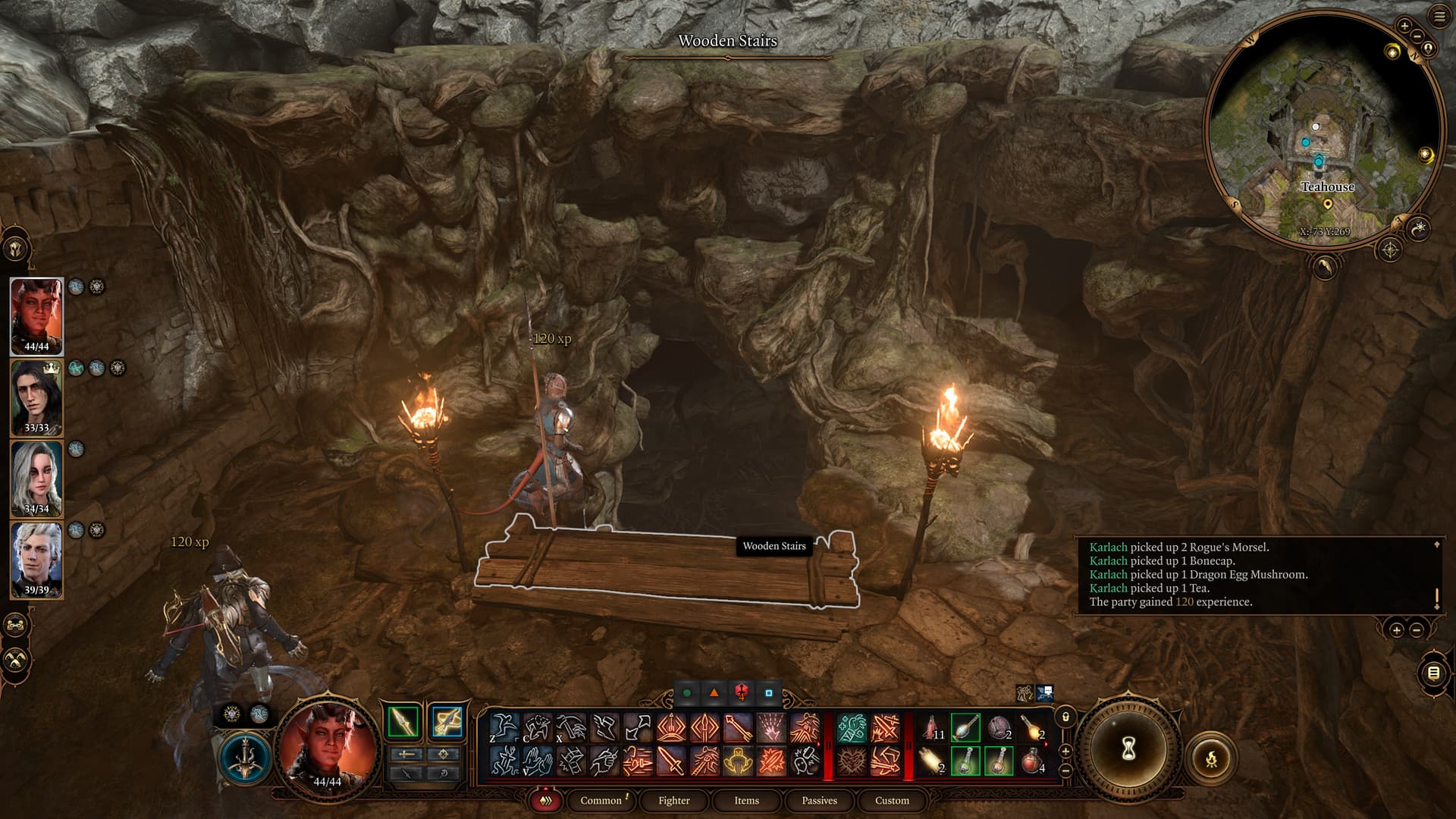The image size is (1456, 819).
Task: Select the dark-haired crowned party member portrait
Action: click(36, 397)
